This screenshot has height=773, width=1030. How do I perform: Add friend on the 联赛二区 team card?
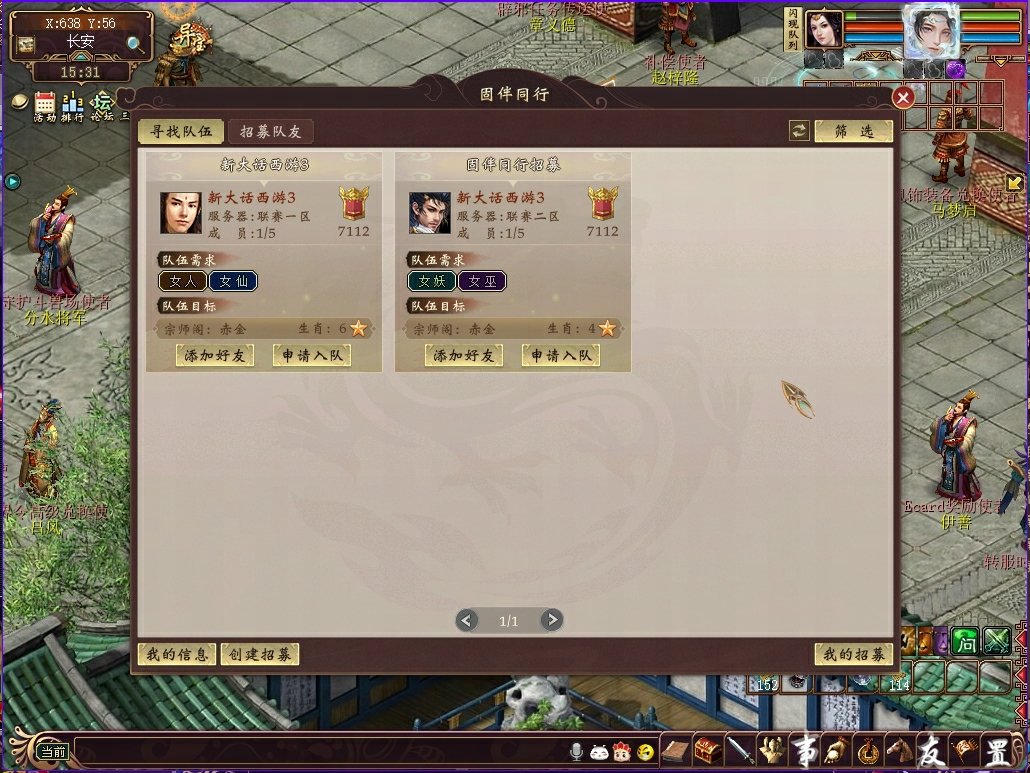click(x=464, y=355)
